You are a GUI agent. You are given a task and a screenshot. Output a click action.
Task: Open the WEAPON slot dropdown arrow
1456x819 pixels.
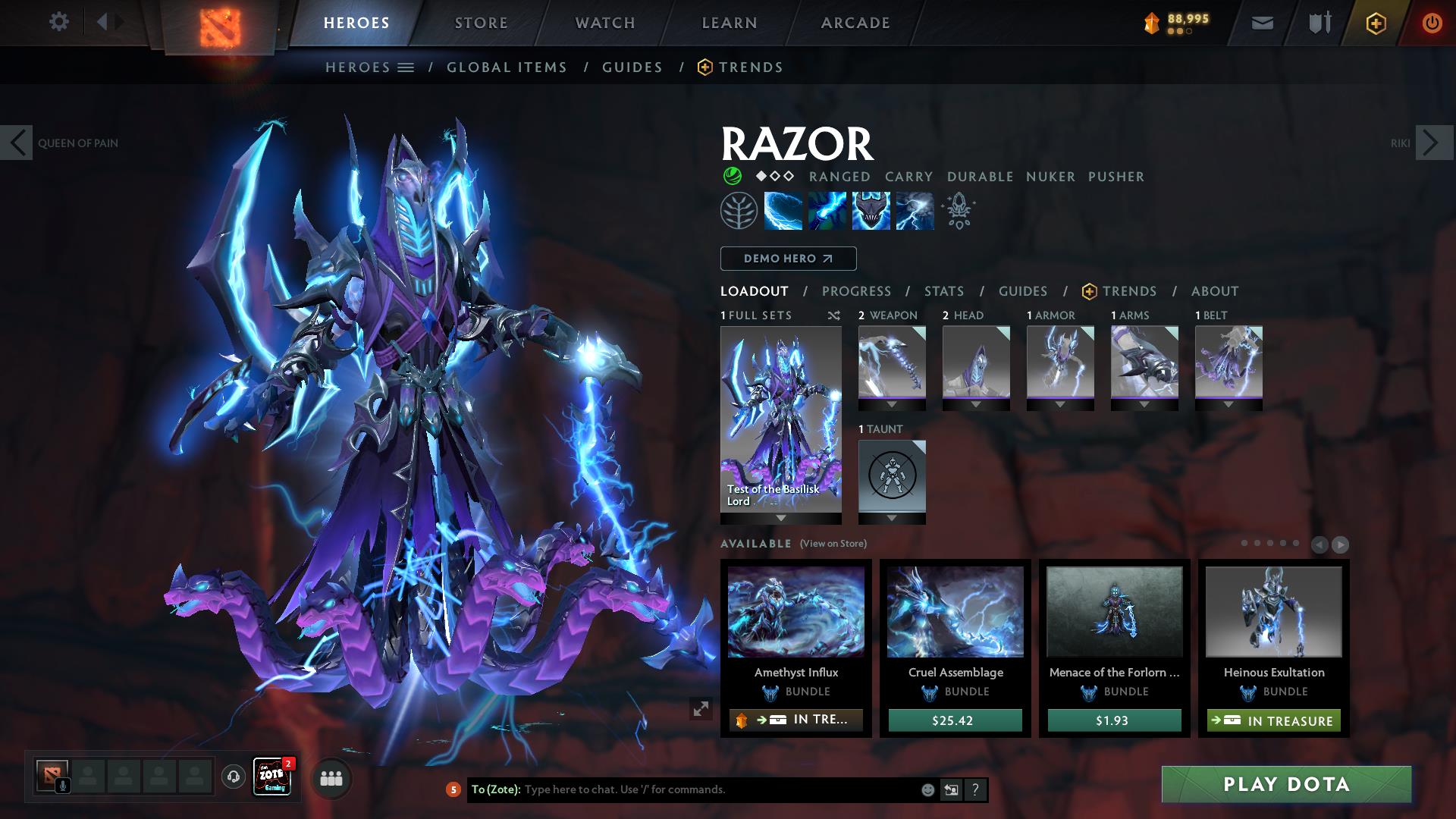point(891,404)
